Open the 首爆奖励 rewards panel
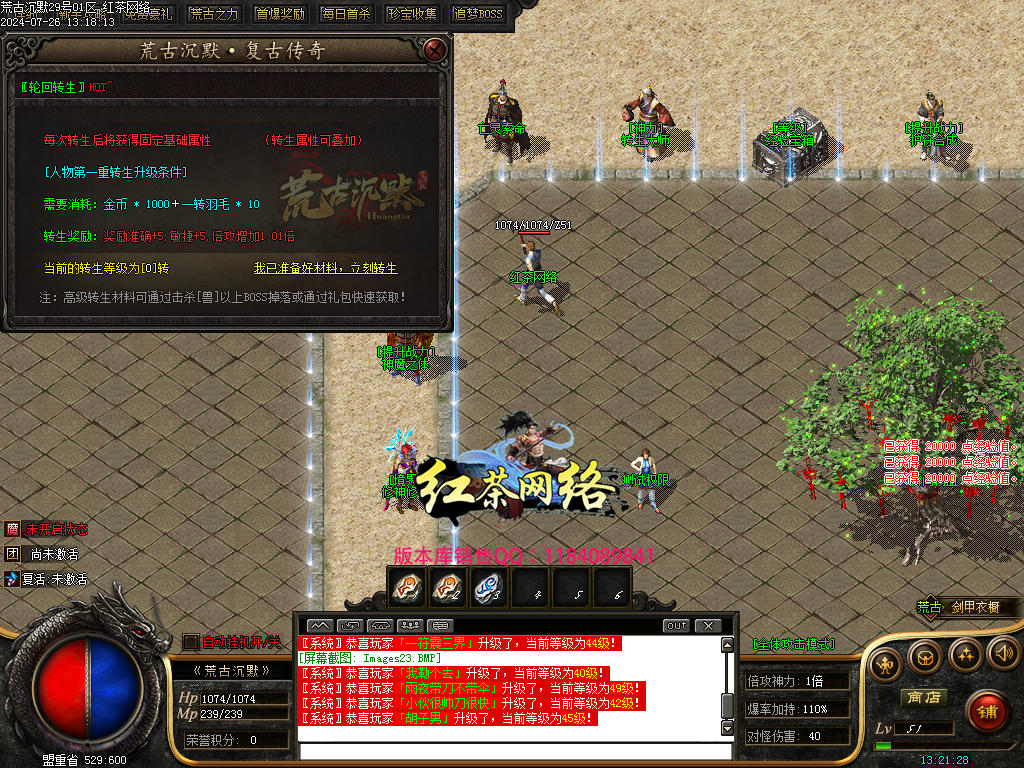The height and width of the screenshot is (768, 1024). click(x=280, y=14)
